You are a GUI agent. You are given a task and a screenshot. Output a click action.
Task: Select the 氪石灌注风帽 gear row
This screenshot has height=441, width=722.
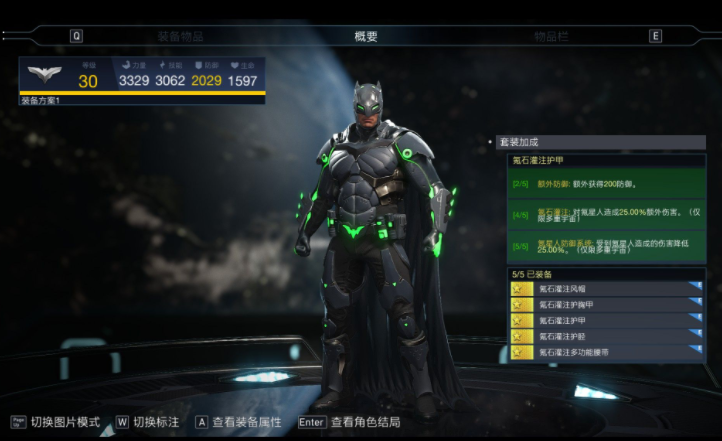pyautogui.click(x=607, y=289)
